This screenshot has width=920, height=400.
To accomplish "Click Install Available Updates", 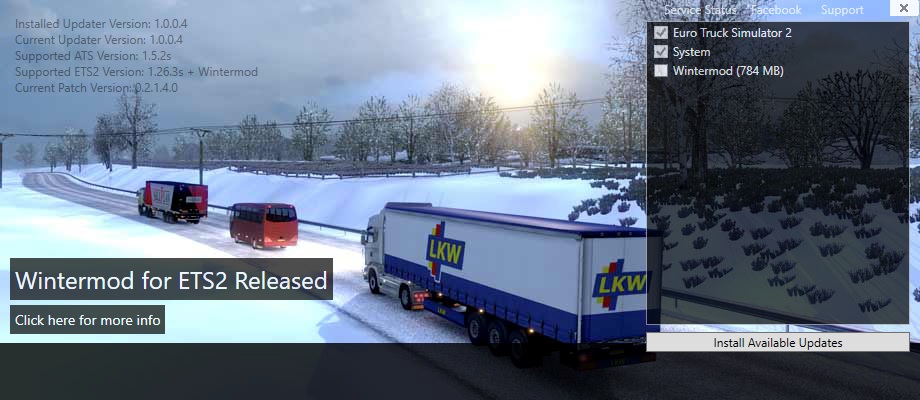I will coord(777,343).
